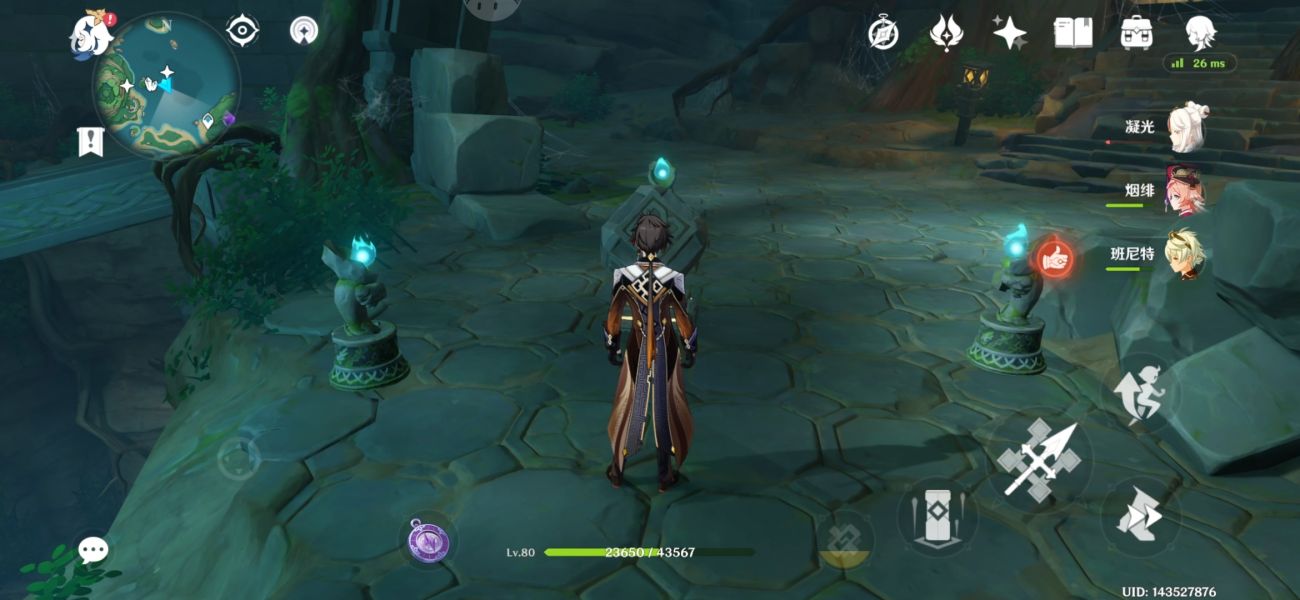Trigger the sprint dash button
1300x600 pixels.
click(1141, 517)
